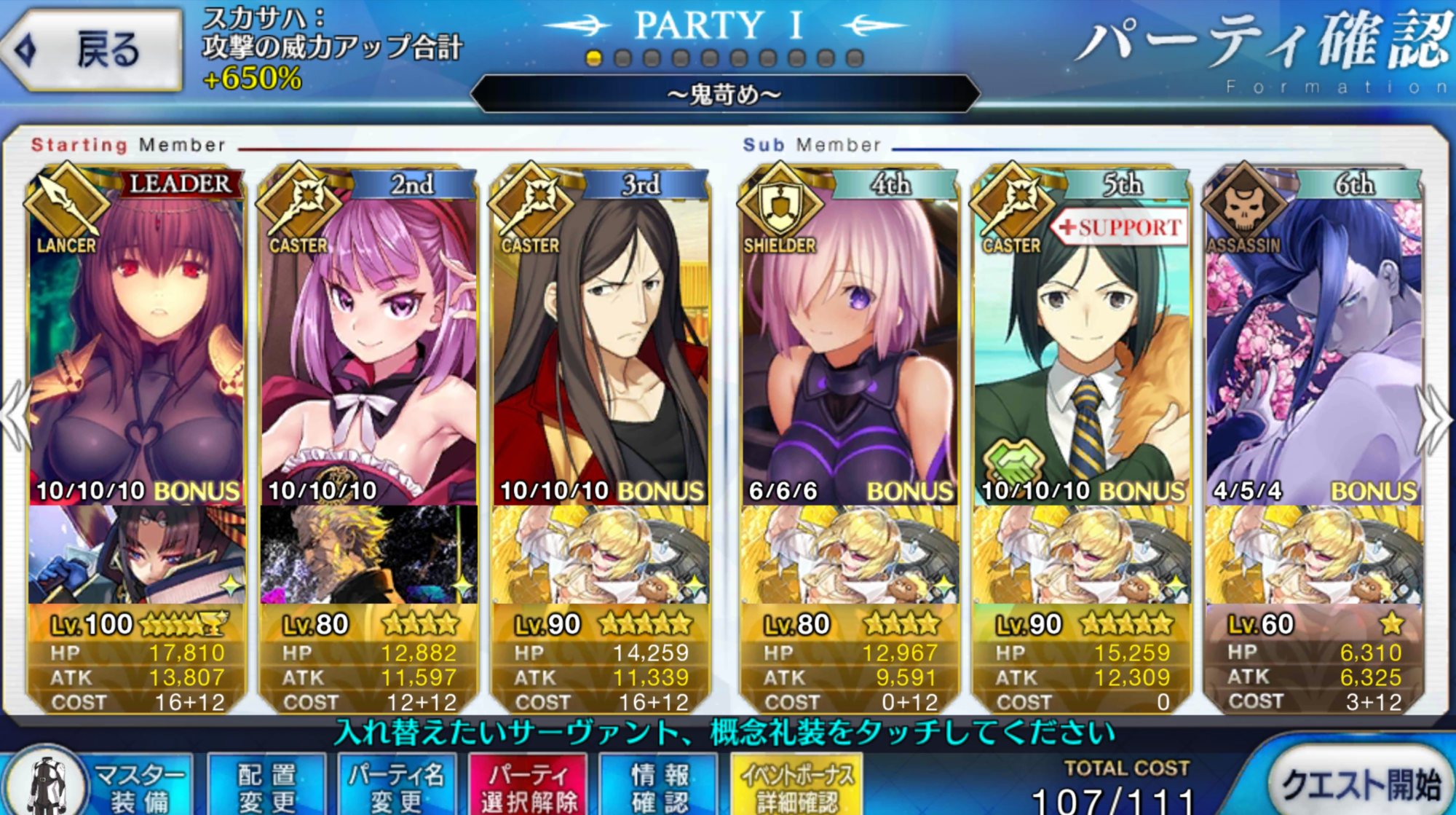This screenshot has width=1456, height=815.
Task: Clear selection with パーティ選択解除
Action: (529, 787)
